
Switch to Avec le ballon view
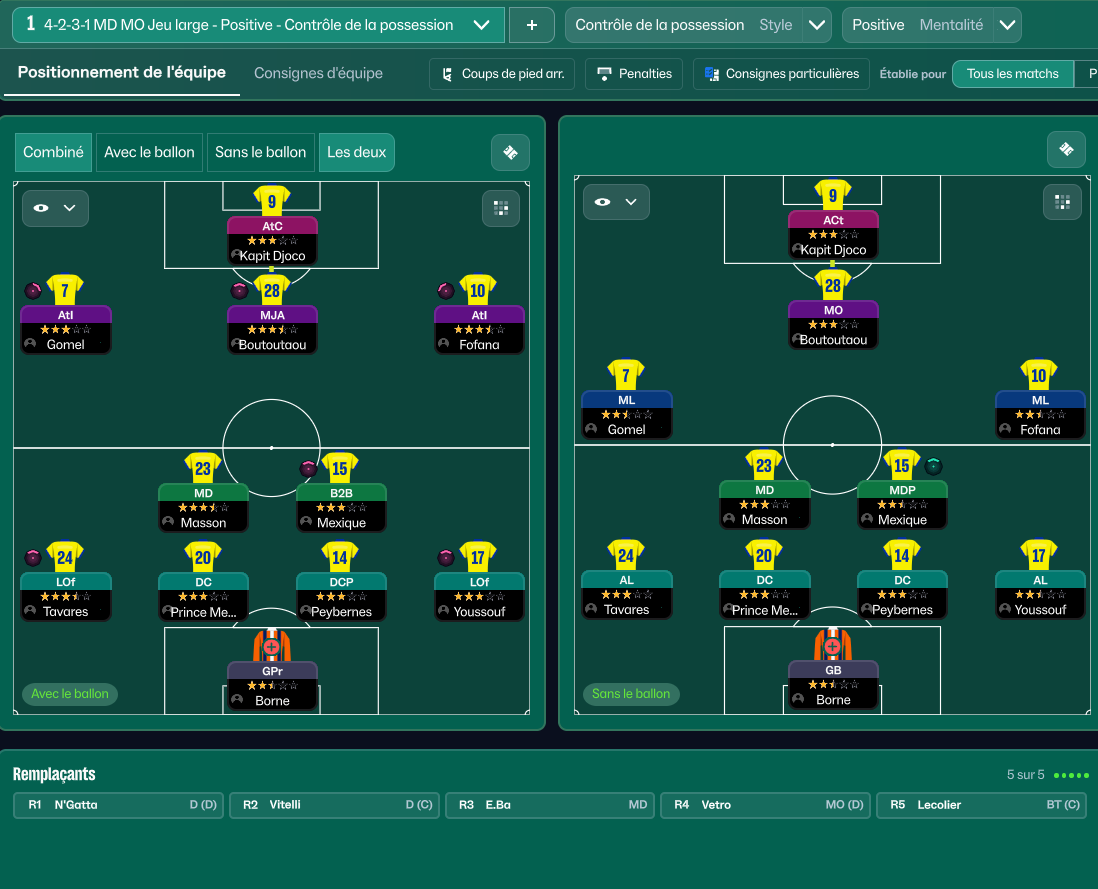coord(149,152)
